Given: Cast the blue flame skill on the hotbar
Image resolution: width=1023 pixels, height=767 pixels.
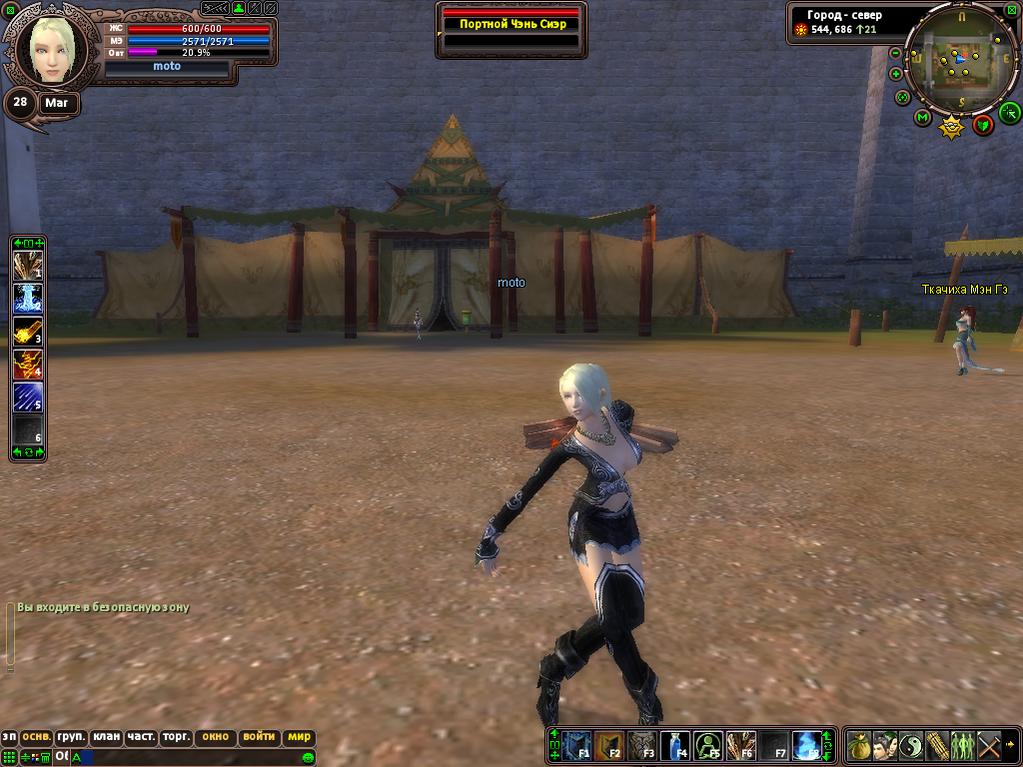Looking at the screenshot, I should [806, 745].
